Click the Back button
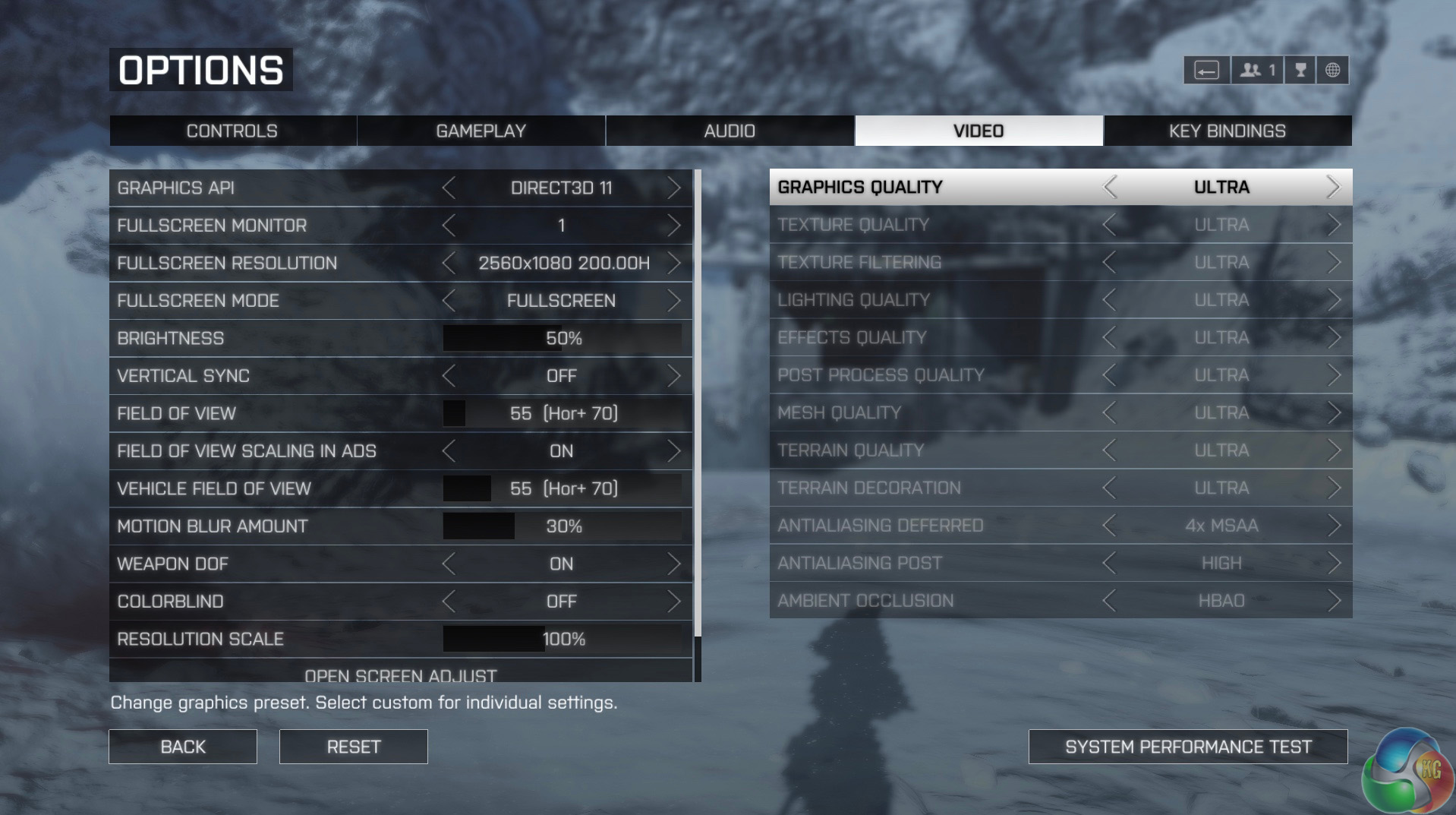Screen dimensions: 1456x815 183,747
